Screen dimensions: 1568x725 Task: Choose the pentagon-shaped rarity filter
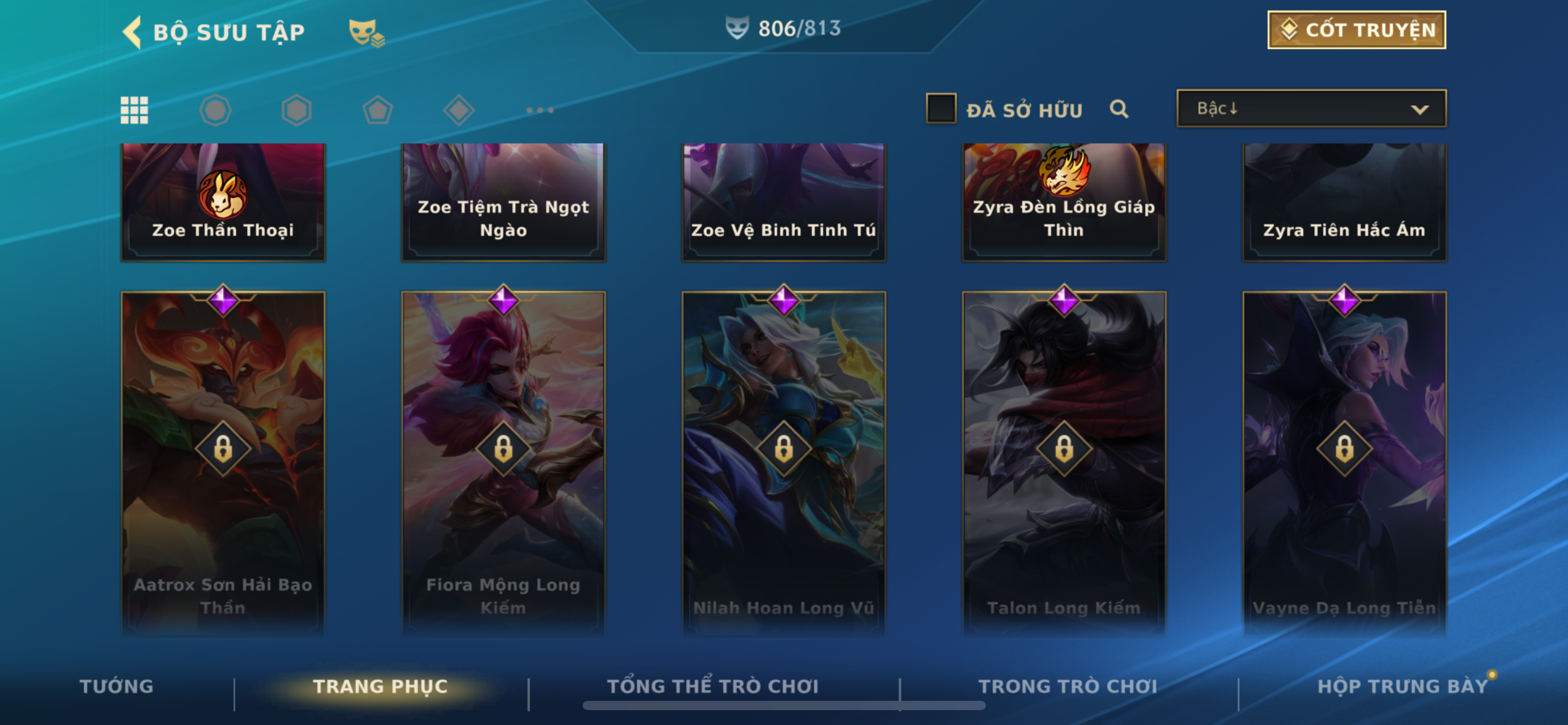tap(378, 110)
